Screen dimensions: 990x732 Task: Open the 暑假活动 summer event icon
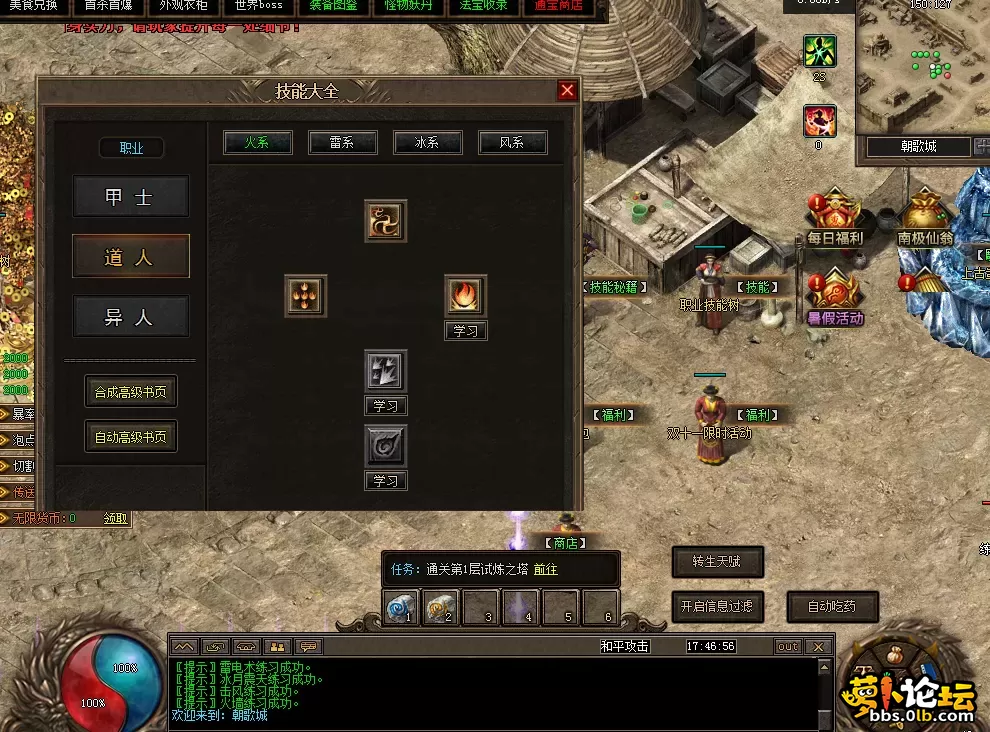click(835, 296)
